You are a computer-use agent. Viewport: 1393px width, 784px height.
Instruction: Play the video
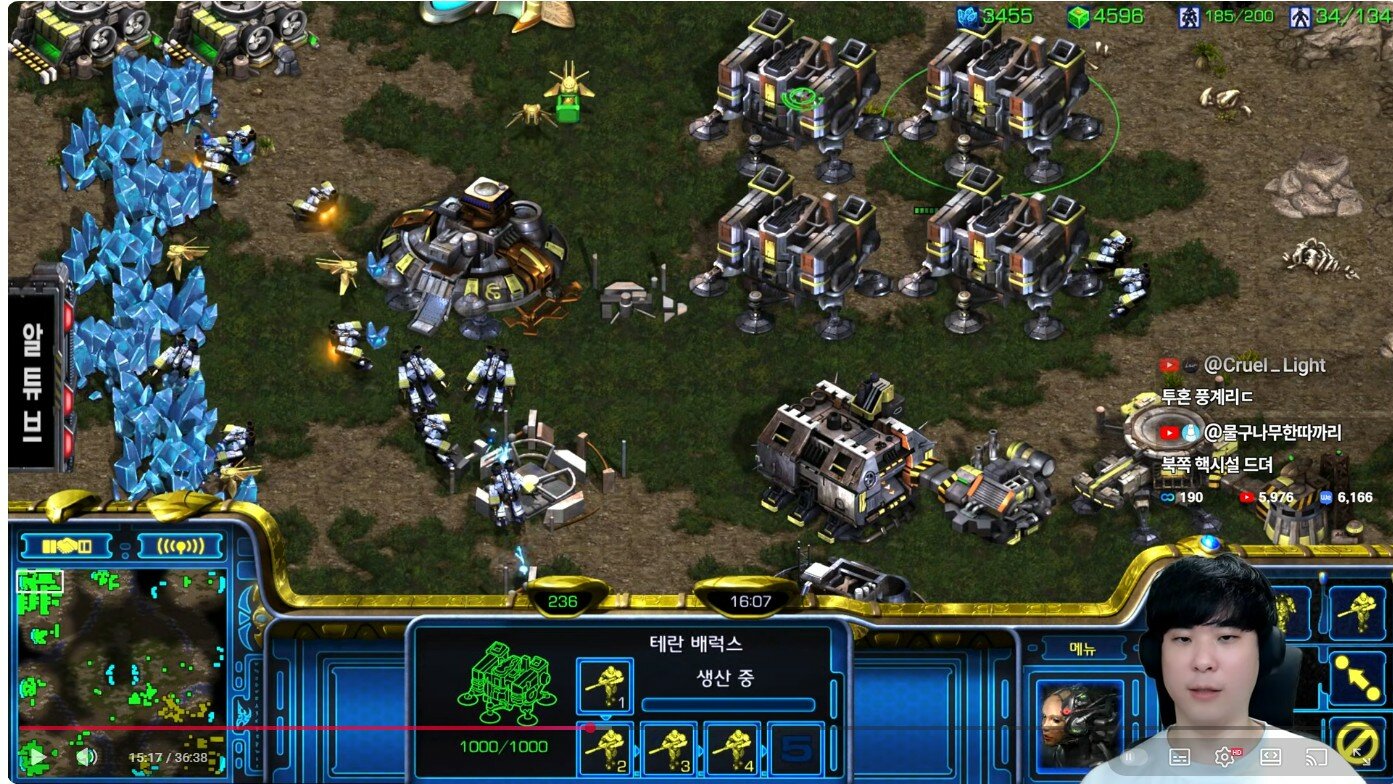(x=36, y=757)
